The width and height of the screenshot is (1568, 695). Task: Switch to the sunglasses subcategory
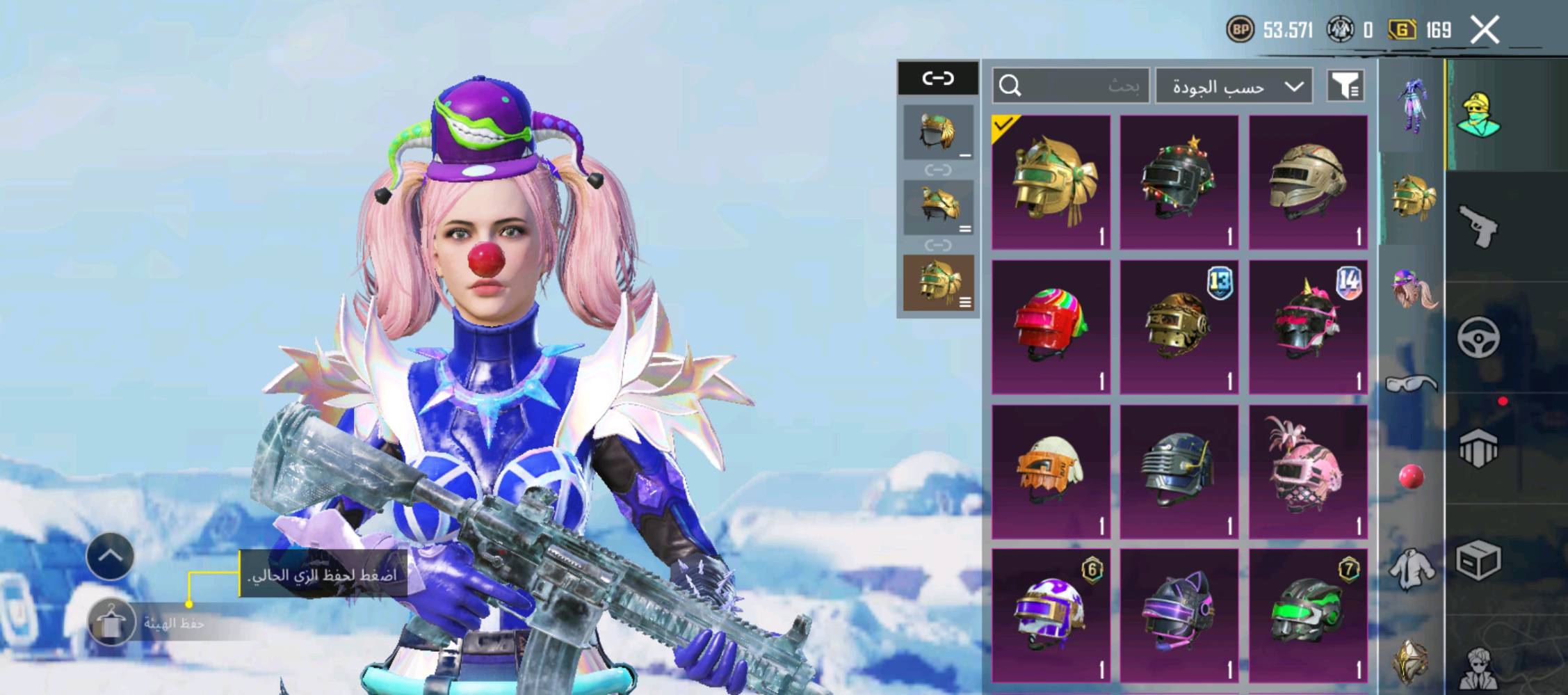(x=1412, y=383)
